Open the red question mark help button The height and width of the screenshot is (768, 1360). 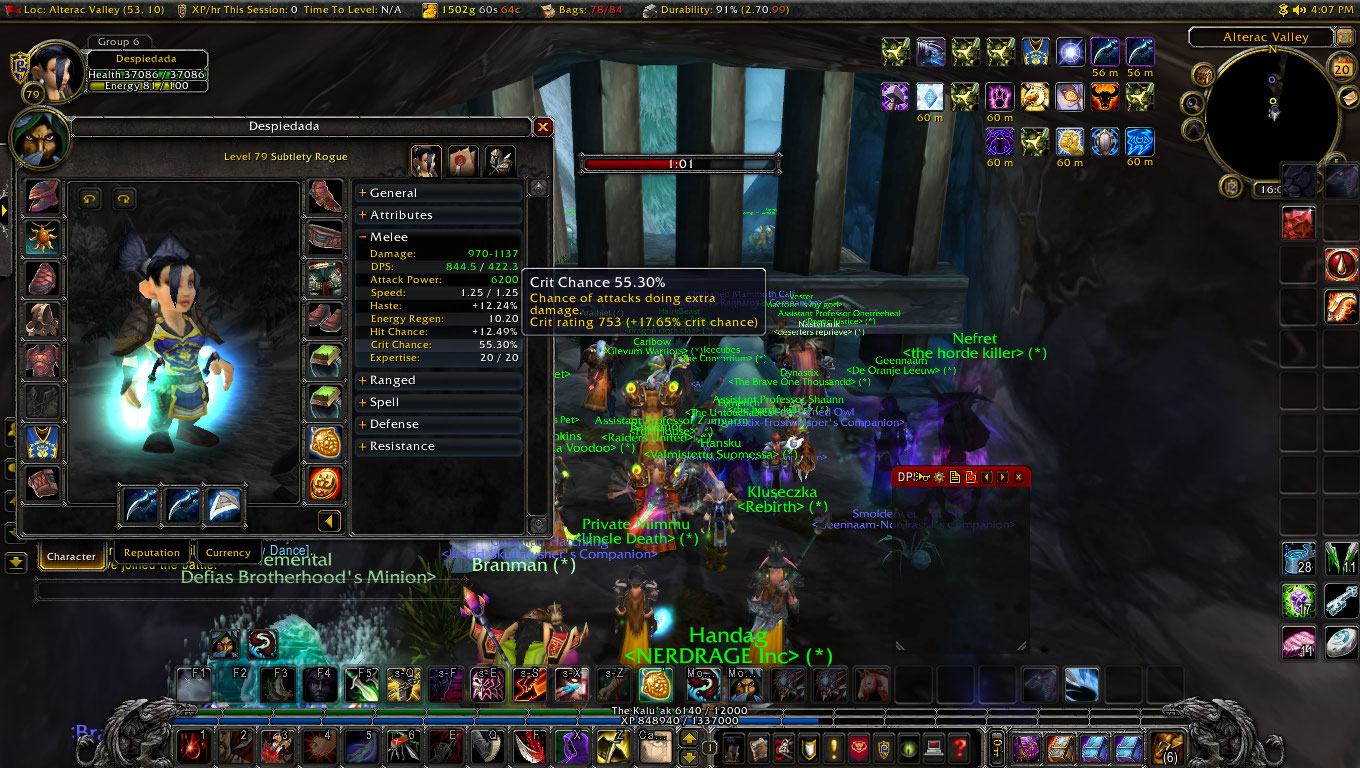pos(959,747)
